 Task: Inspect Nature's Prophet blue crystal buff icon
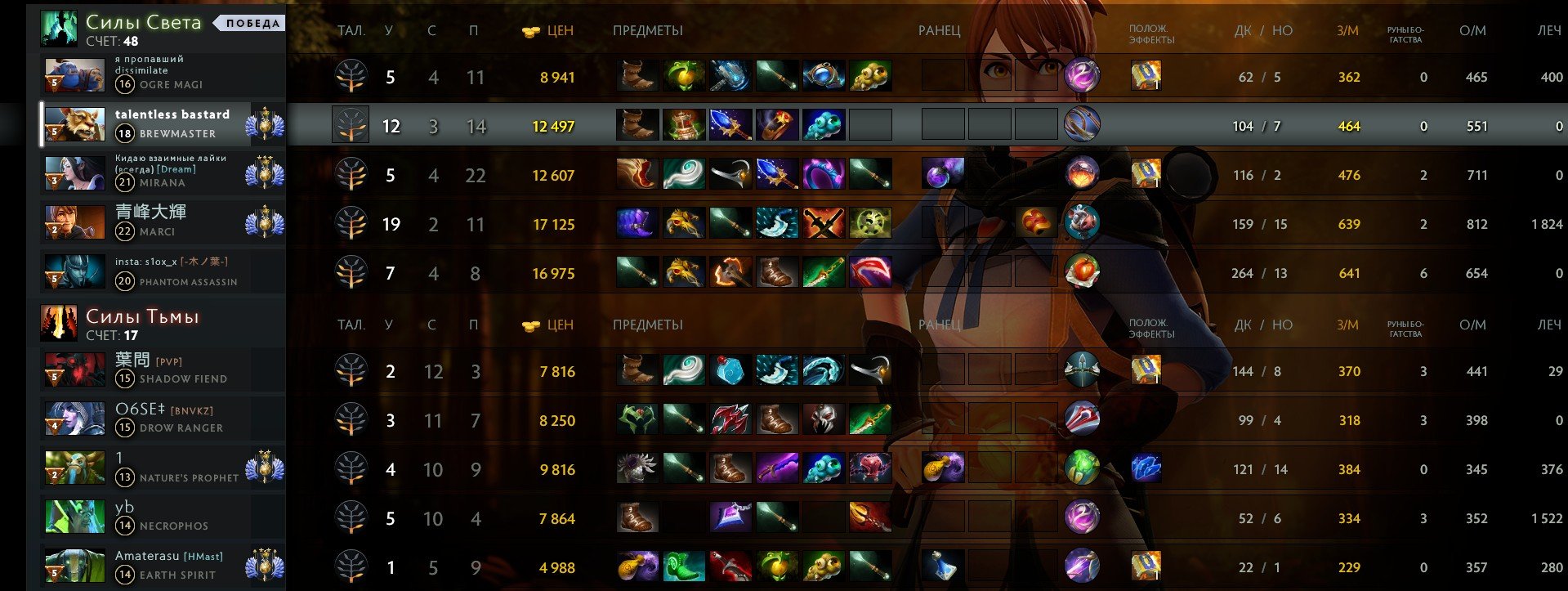pyautogui.click(x=1146, y=468)
